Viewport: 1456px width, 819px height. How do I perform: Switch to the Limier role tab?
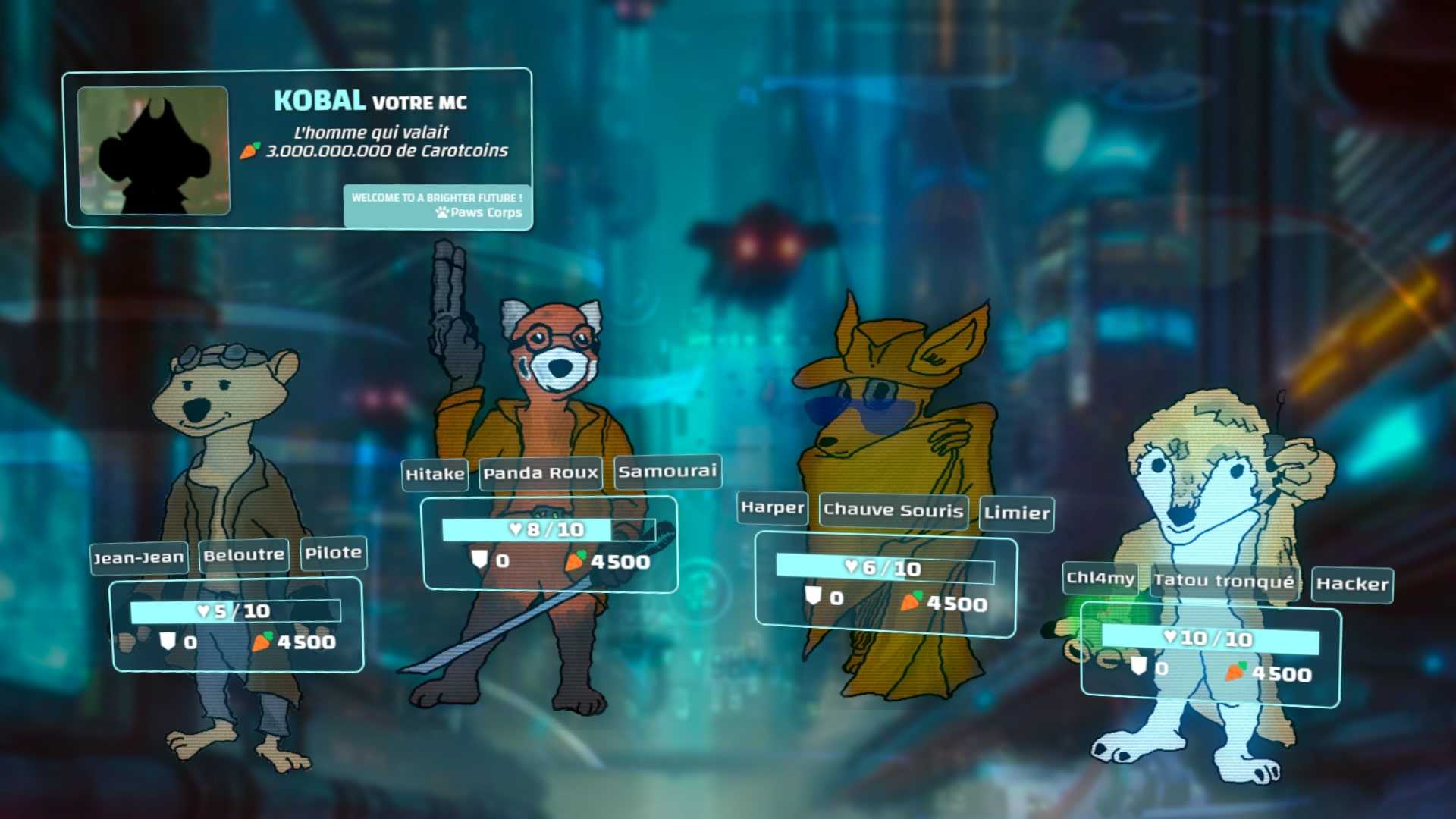1016,514
